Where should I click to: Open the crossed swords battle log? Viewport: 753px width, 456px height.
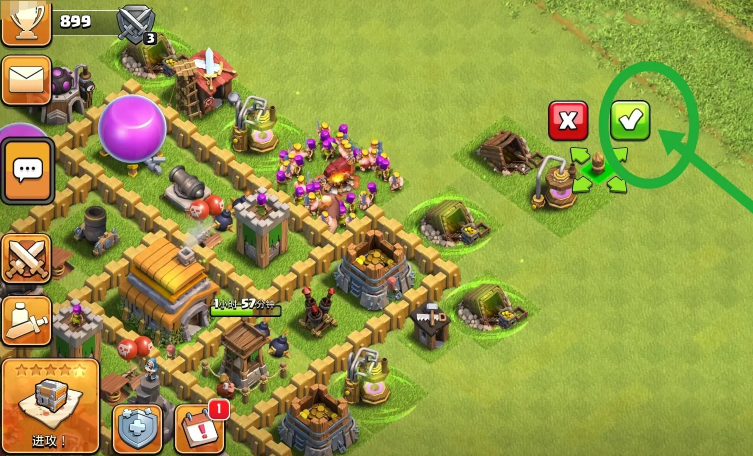tap(24, 258)
